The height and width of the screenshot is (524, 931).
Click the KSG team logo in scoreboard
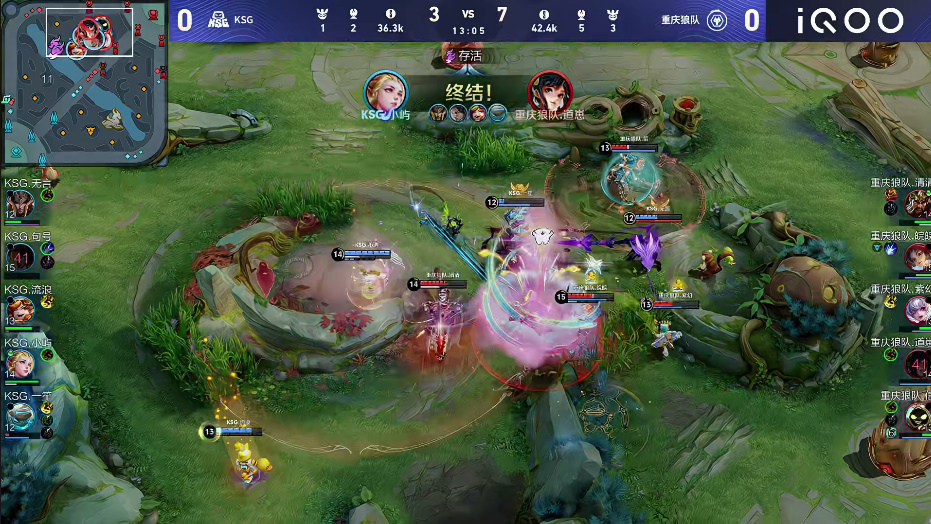pos(218,19)
